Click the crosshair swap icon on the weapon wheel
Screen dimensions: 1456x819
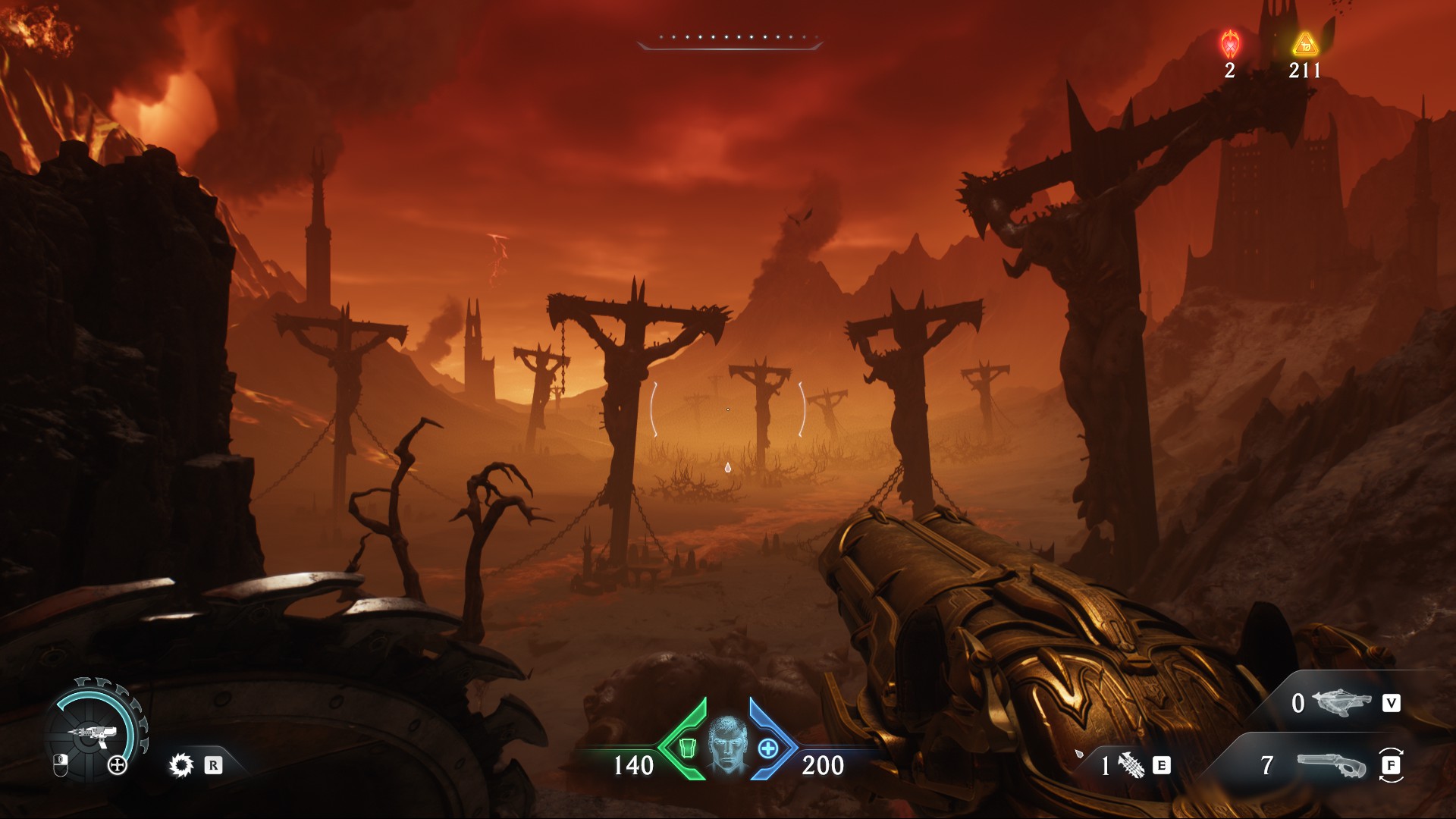[118, 764]
